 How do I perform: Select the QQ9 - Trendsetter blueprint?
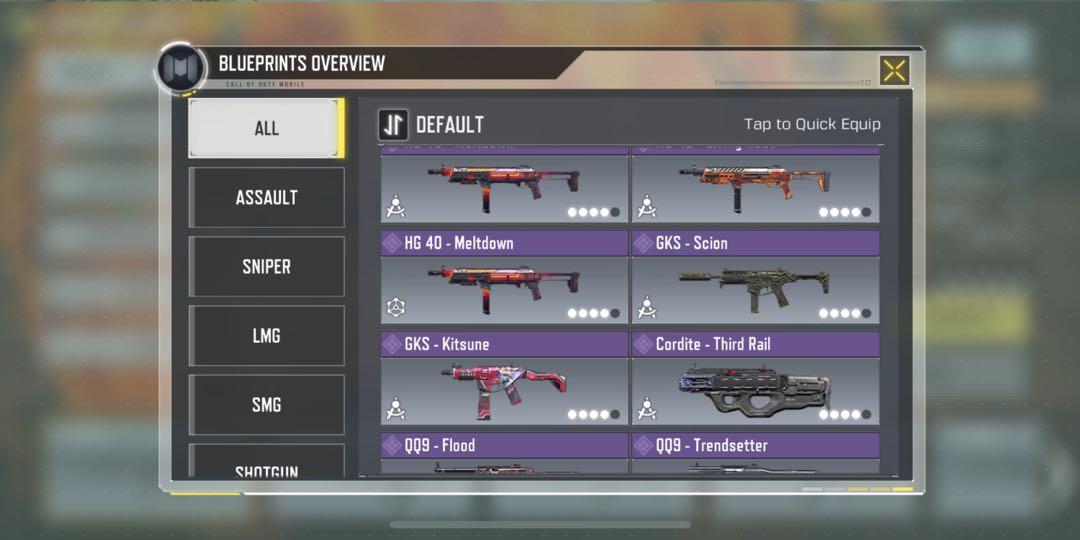pos(755,453)
